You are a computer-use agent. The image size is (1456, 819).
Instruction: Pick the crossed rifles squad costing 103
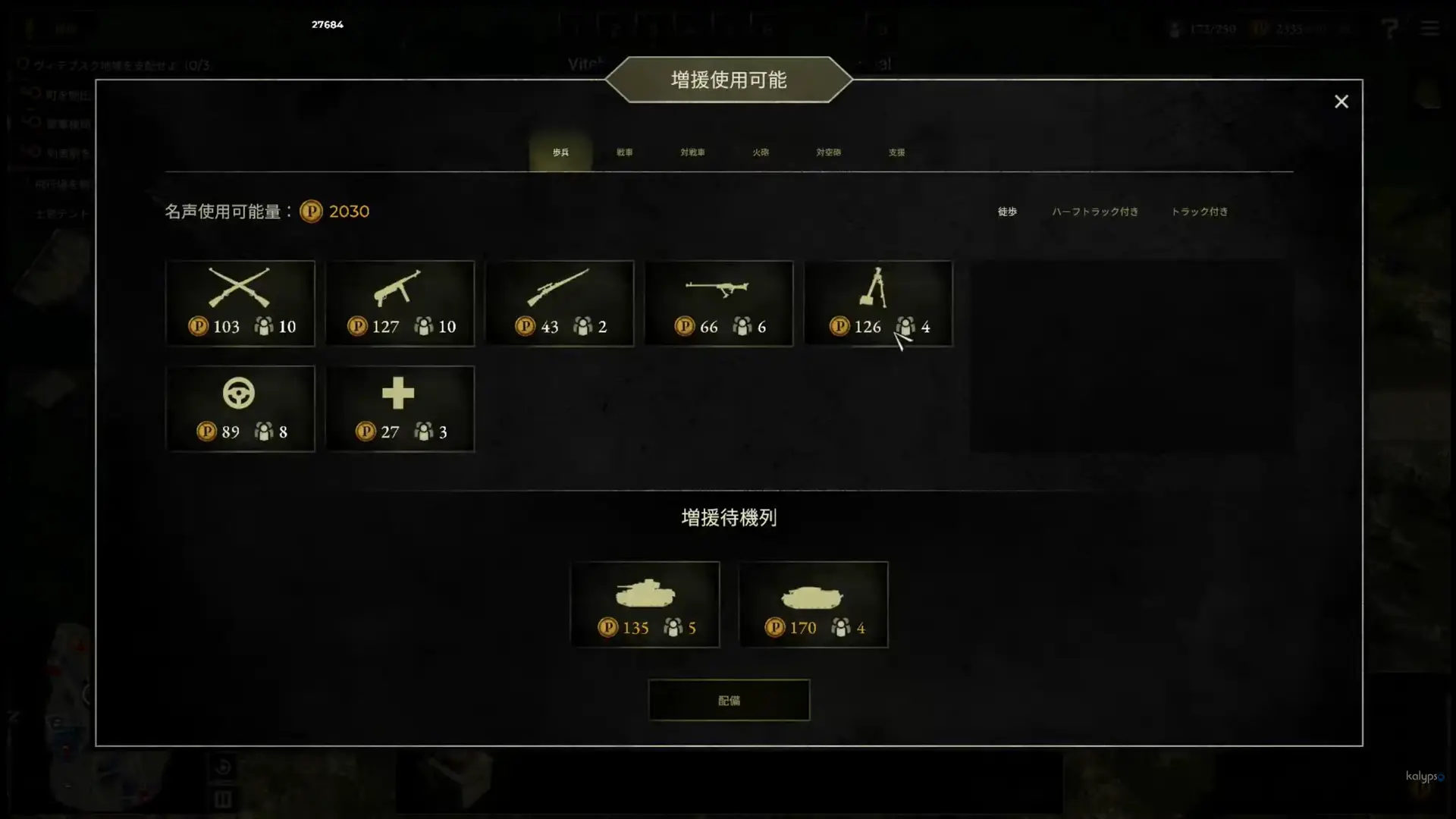[240, 303]
